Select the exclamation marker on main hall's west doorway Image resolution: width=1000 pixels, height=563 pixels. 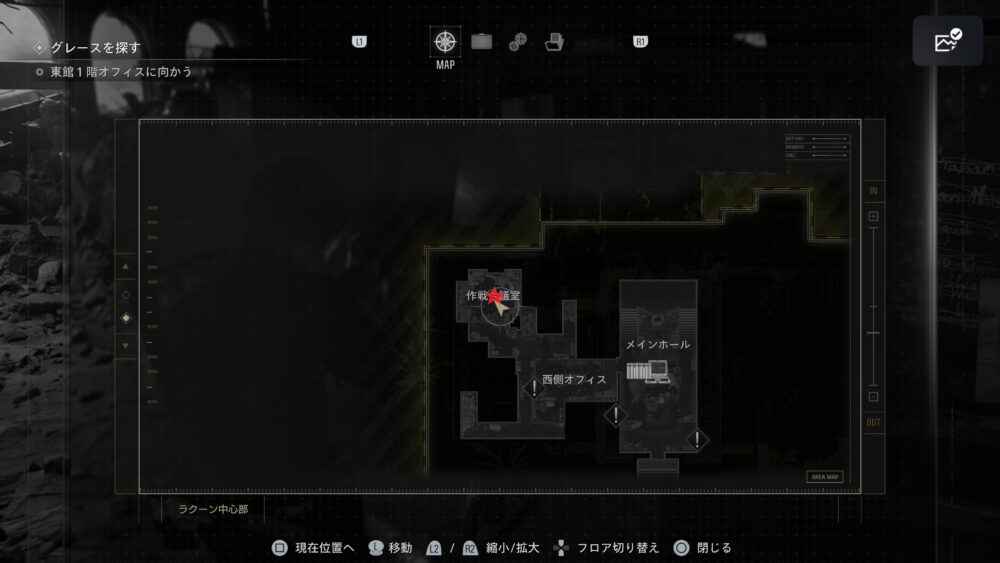pos(616,415)
